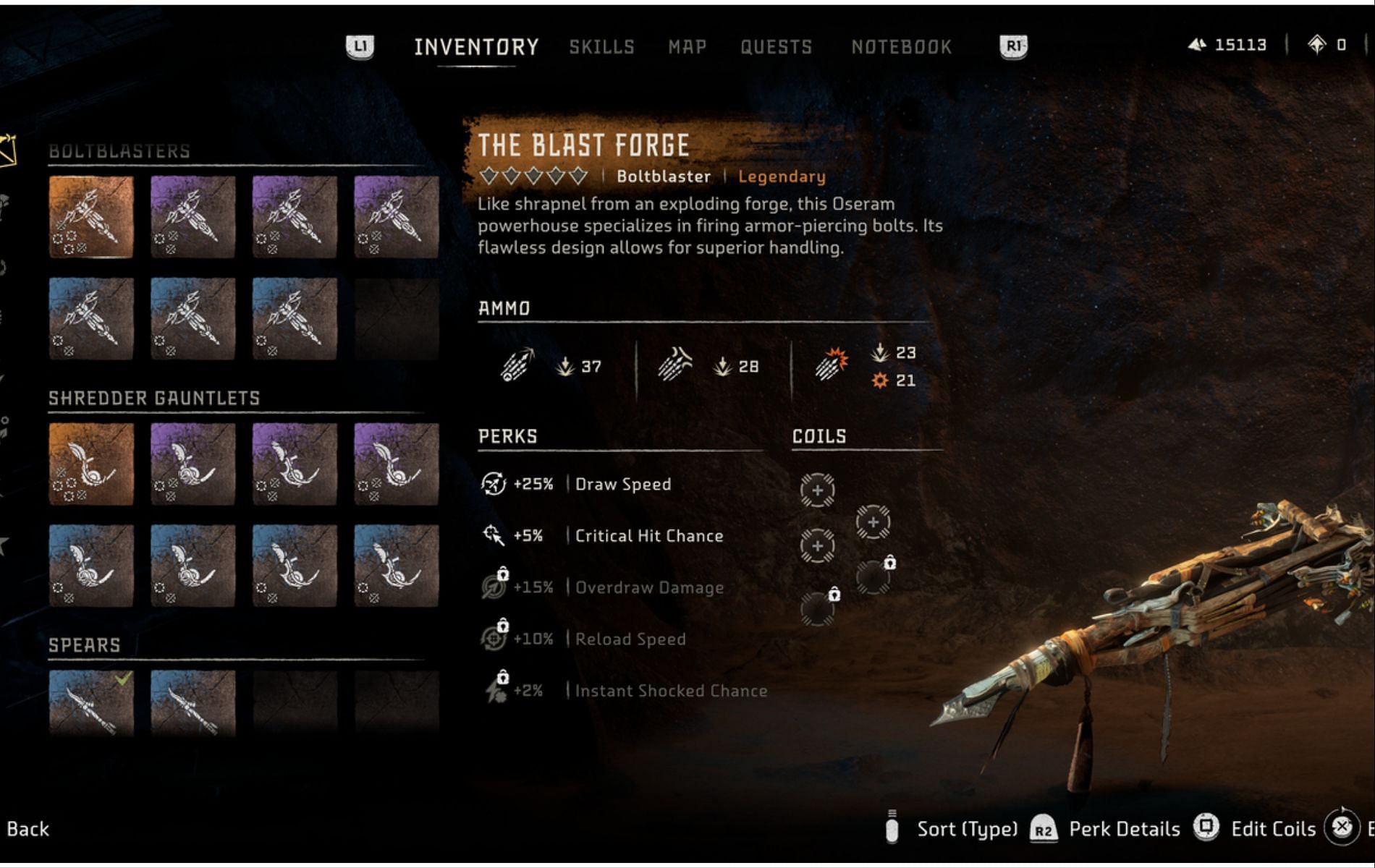Show the Notebook tab
The width and height of the screenshot is (1375, 868).
901,47
